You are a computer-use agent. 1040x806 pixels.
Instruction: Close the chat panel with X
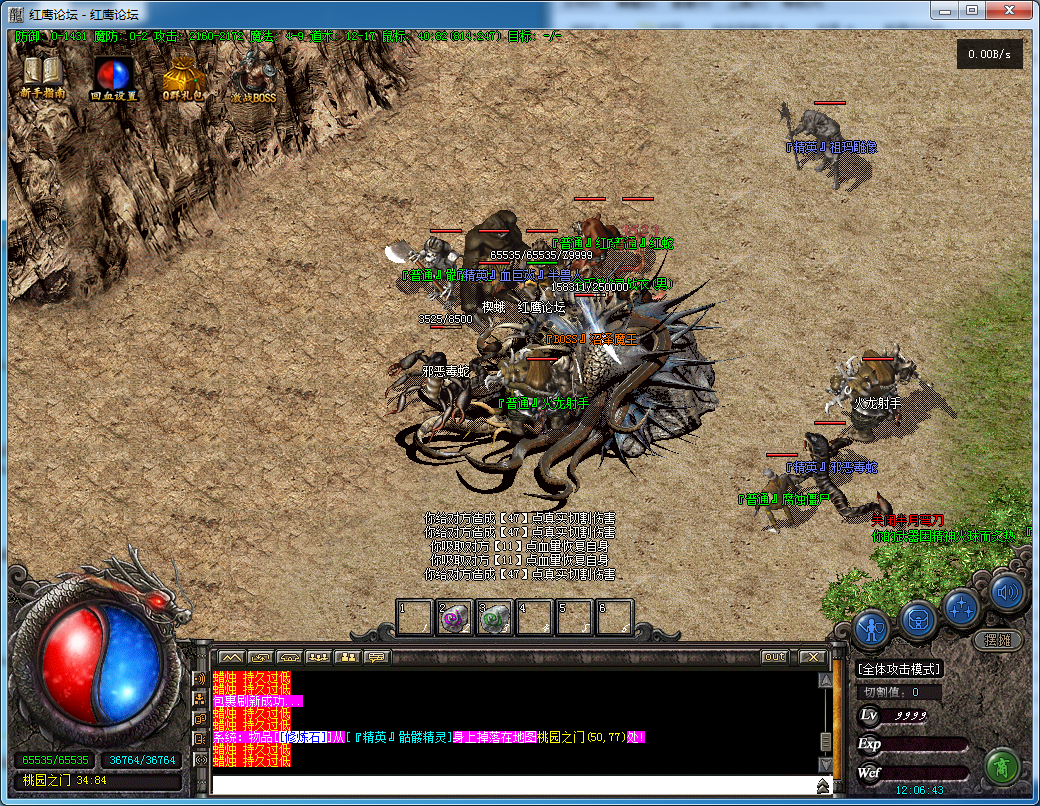click(x=812, y=657)
